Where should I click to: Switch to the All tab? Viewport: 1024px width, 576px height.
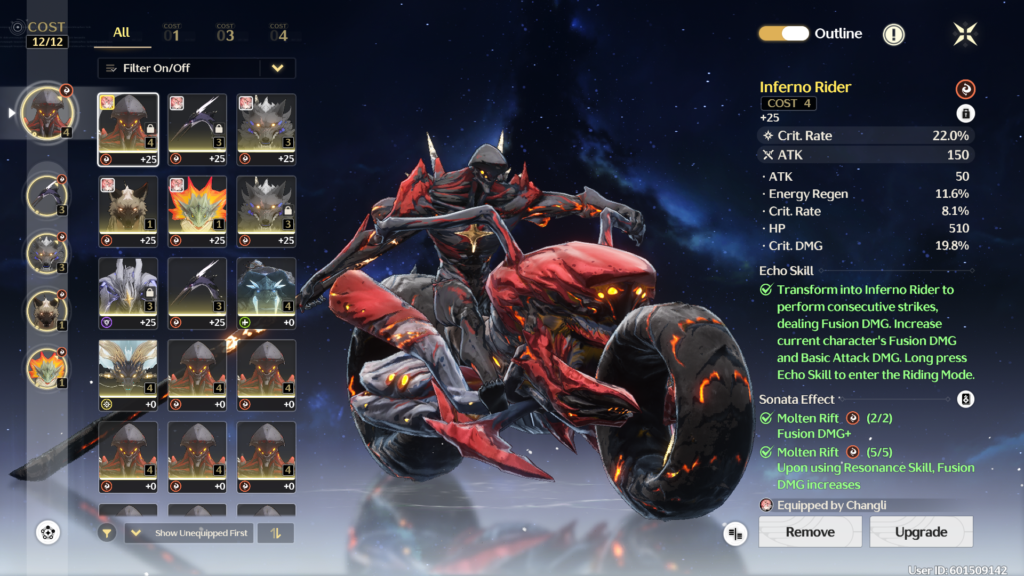122,33
